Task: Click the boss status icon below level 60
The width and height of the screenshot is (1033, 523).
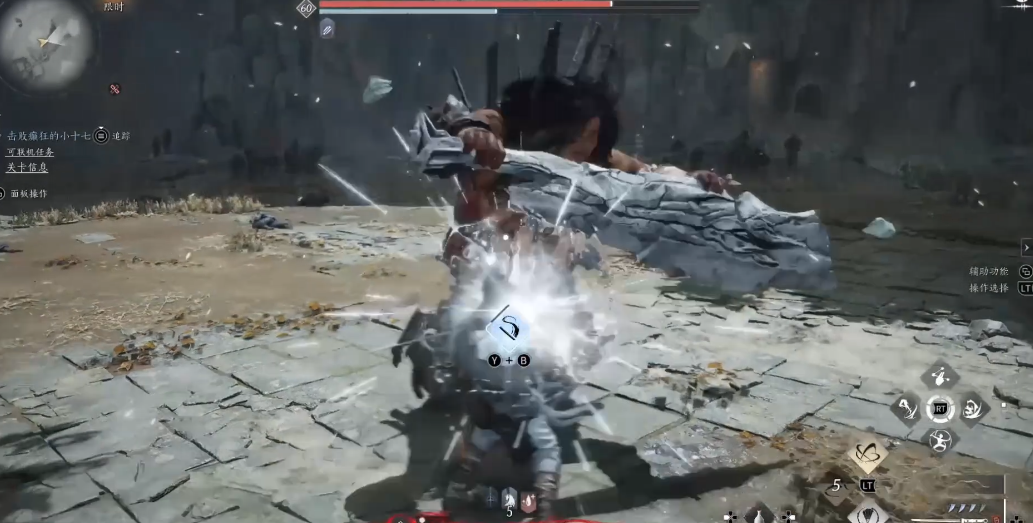Action: point(327,28)
